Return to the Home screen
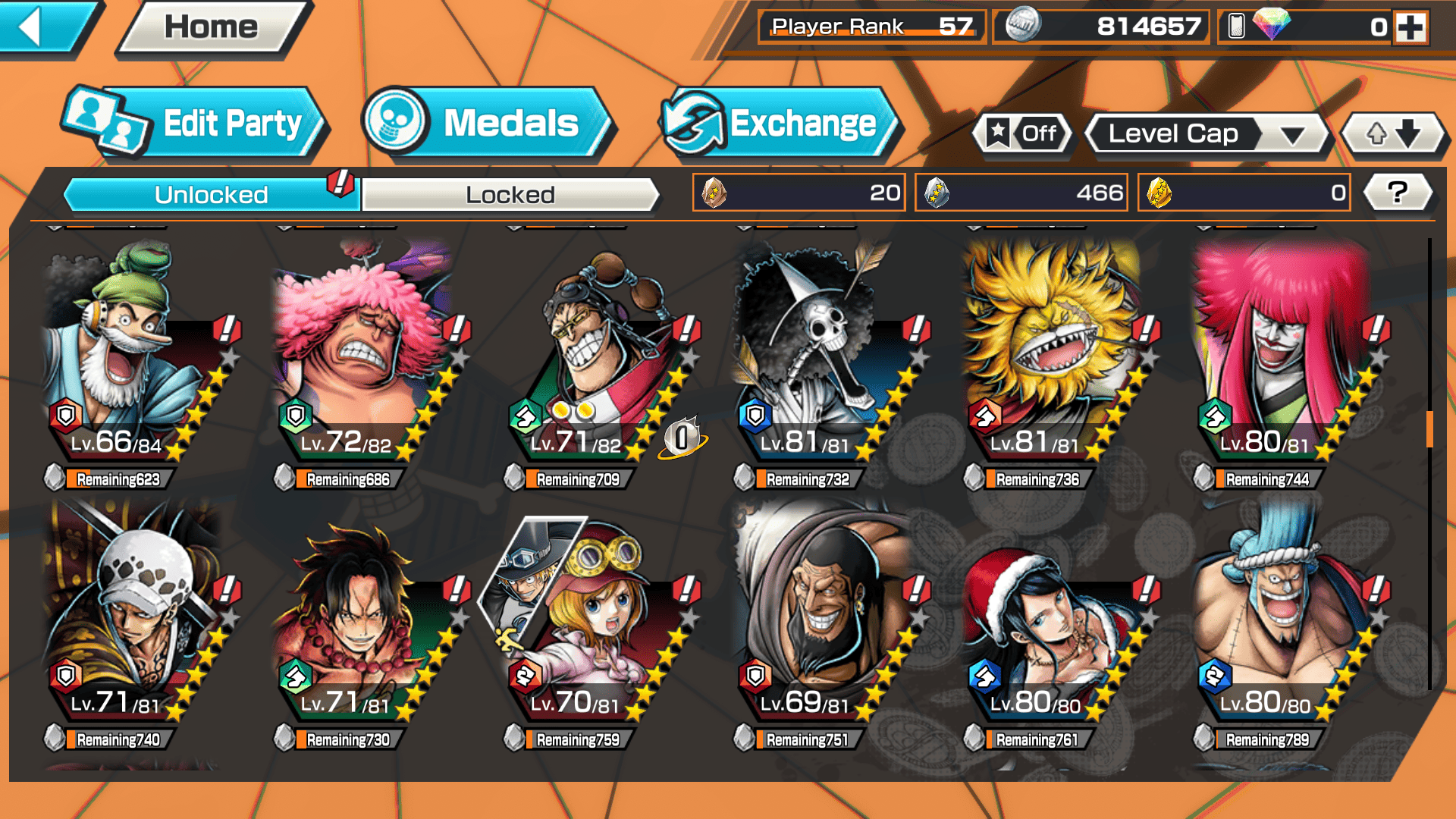The height and width of the screenshot is (819, 1456). click(x=211, y=28)
